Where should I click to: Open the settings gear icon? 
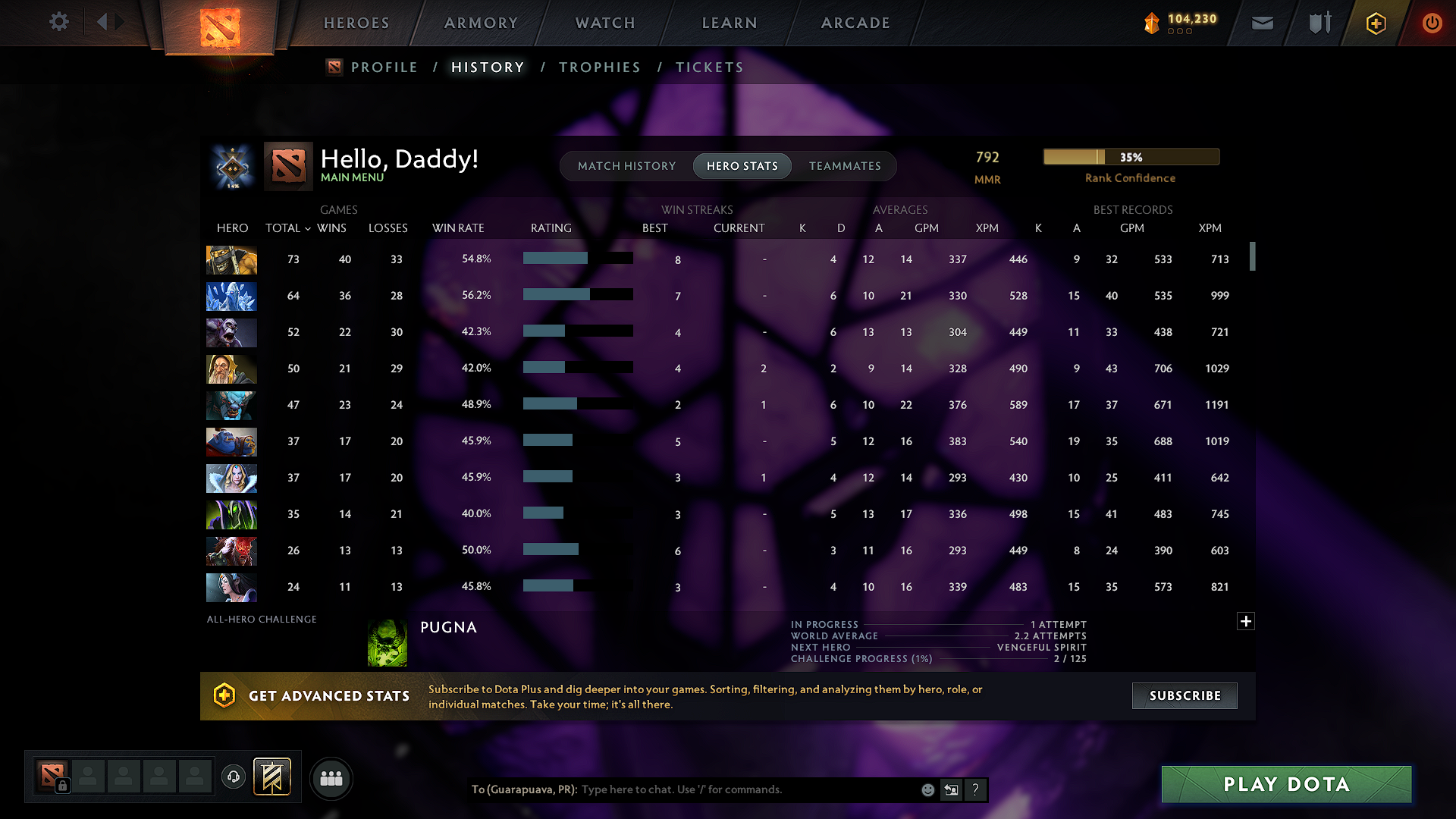58,22
